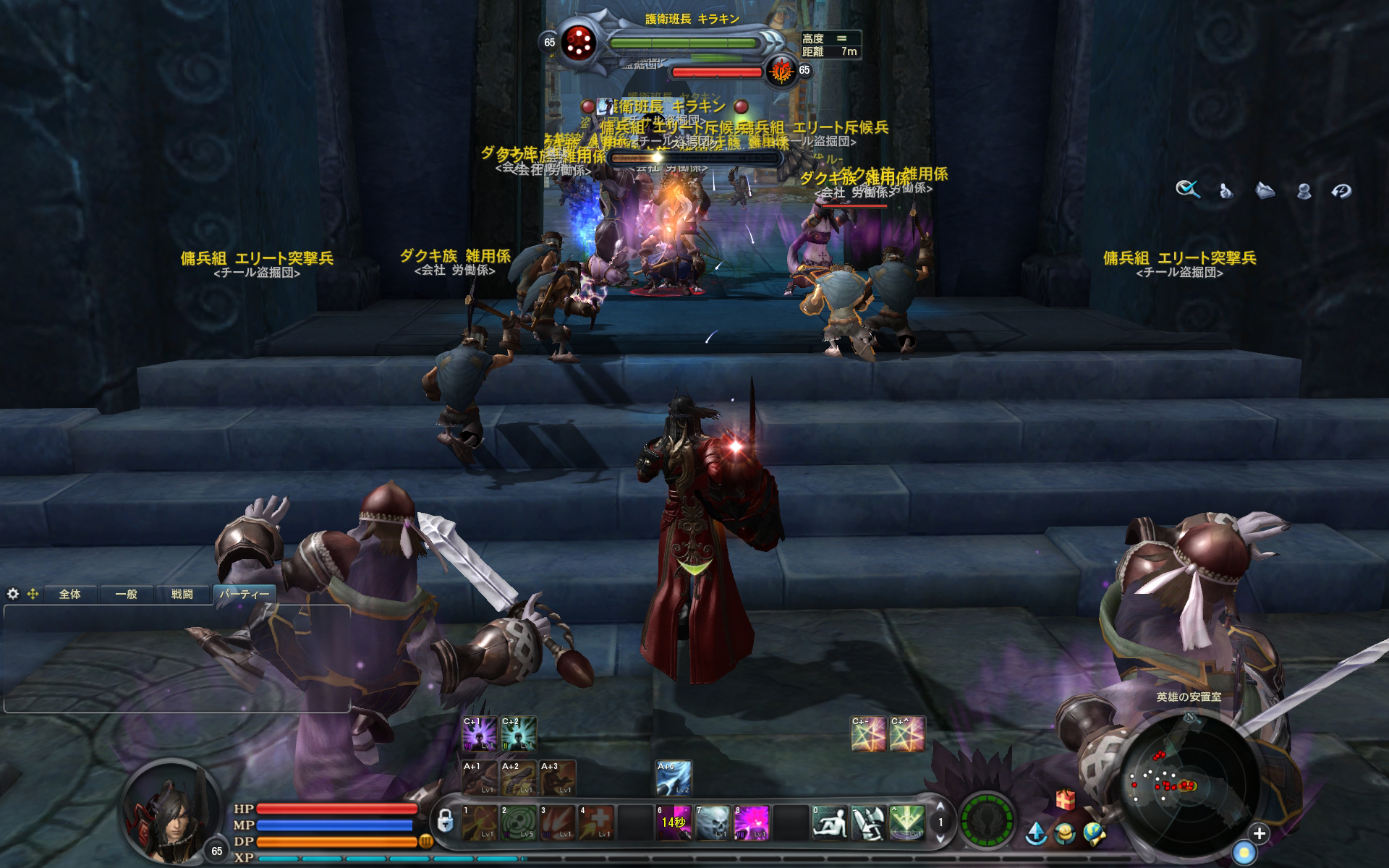The height and width of the screenshot is (868, 1389).
Task: Click the yellow chat window move arrows
Action: point(33,594)
